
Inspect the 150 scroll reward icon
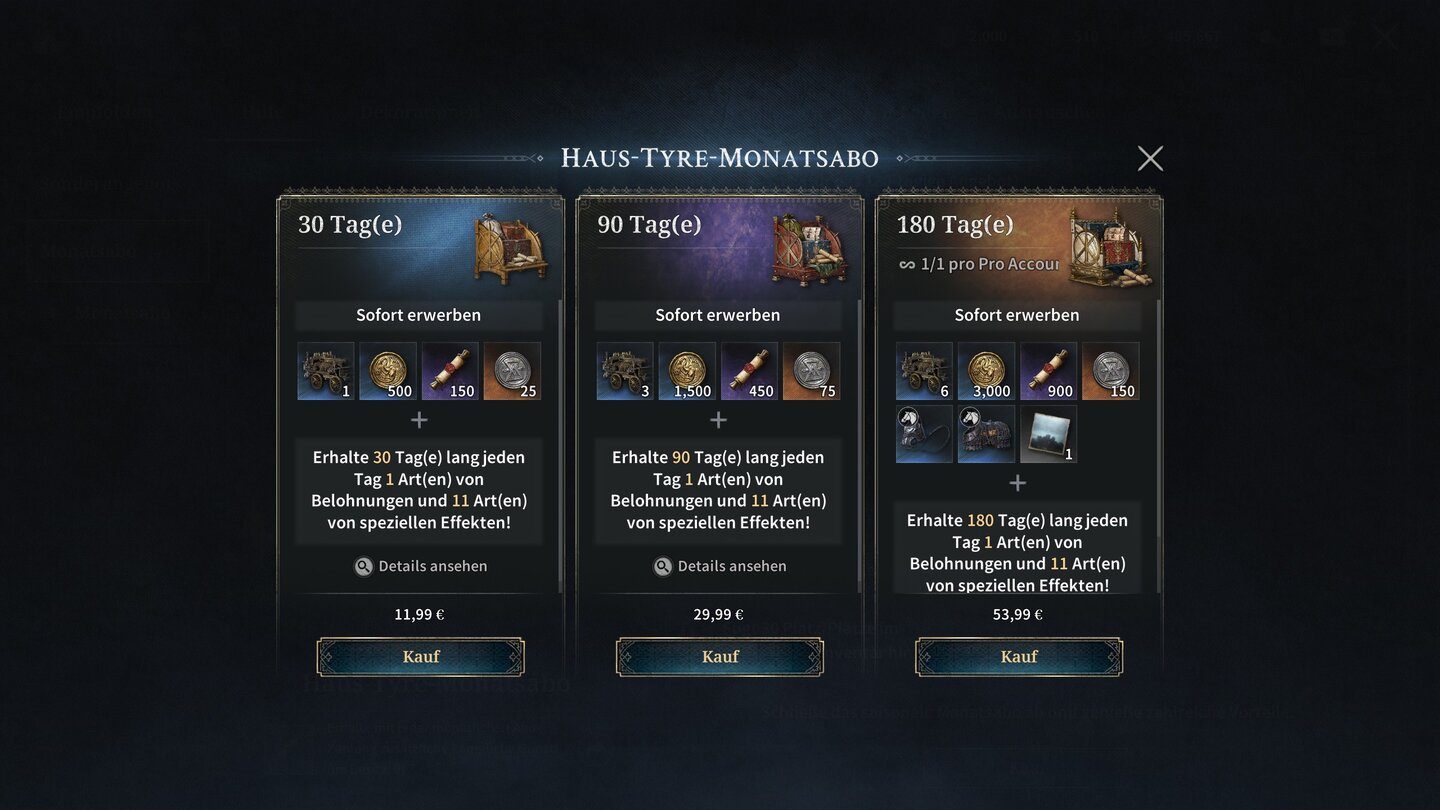(450, 371)
